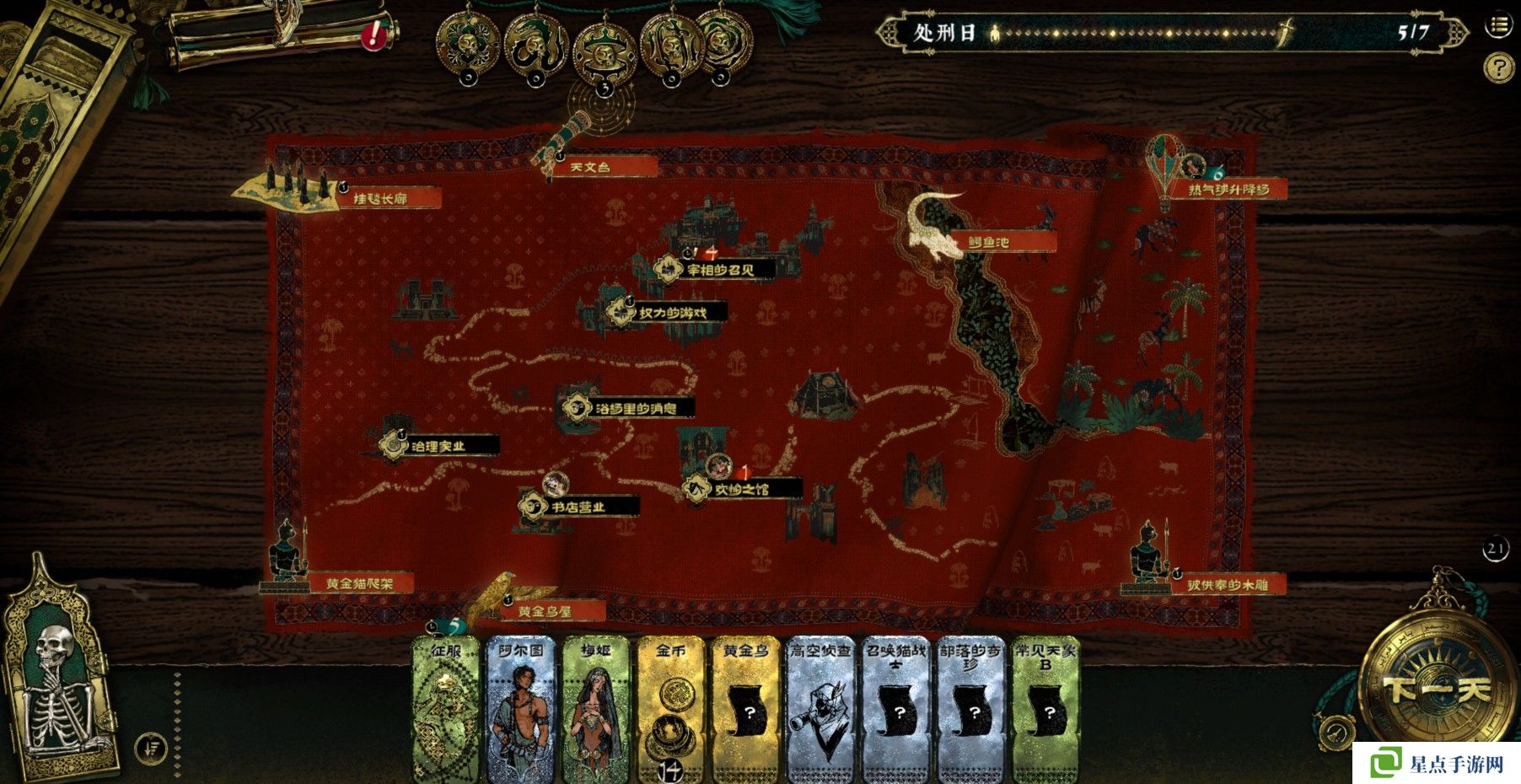Select the 权力的游戏 location

pyautogui.click(x=671, y=313)
